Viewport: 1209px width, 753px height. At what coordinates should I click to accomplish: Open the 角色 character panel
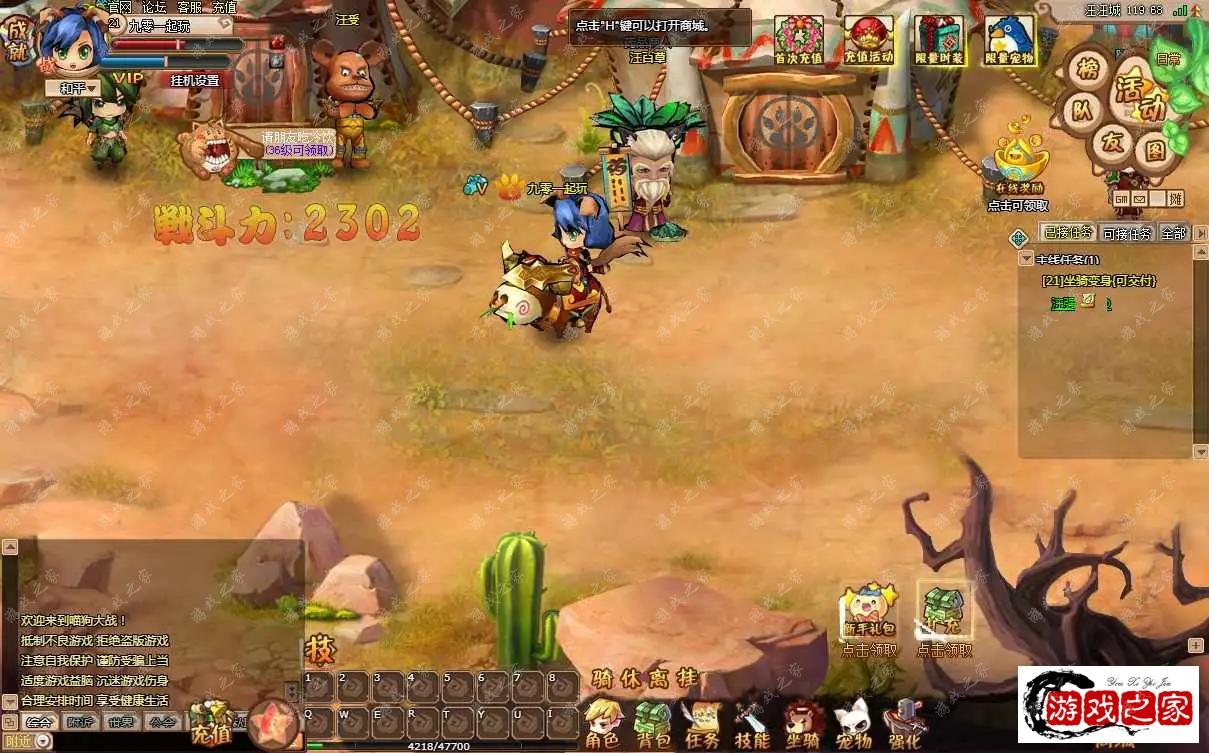click(x=602, y=726)
